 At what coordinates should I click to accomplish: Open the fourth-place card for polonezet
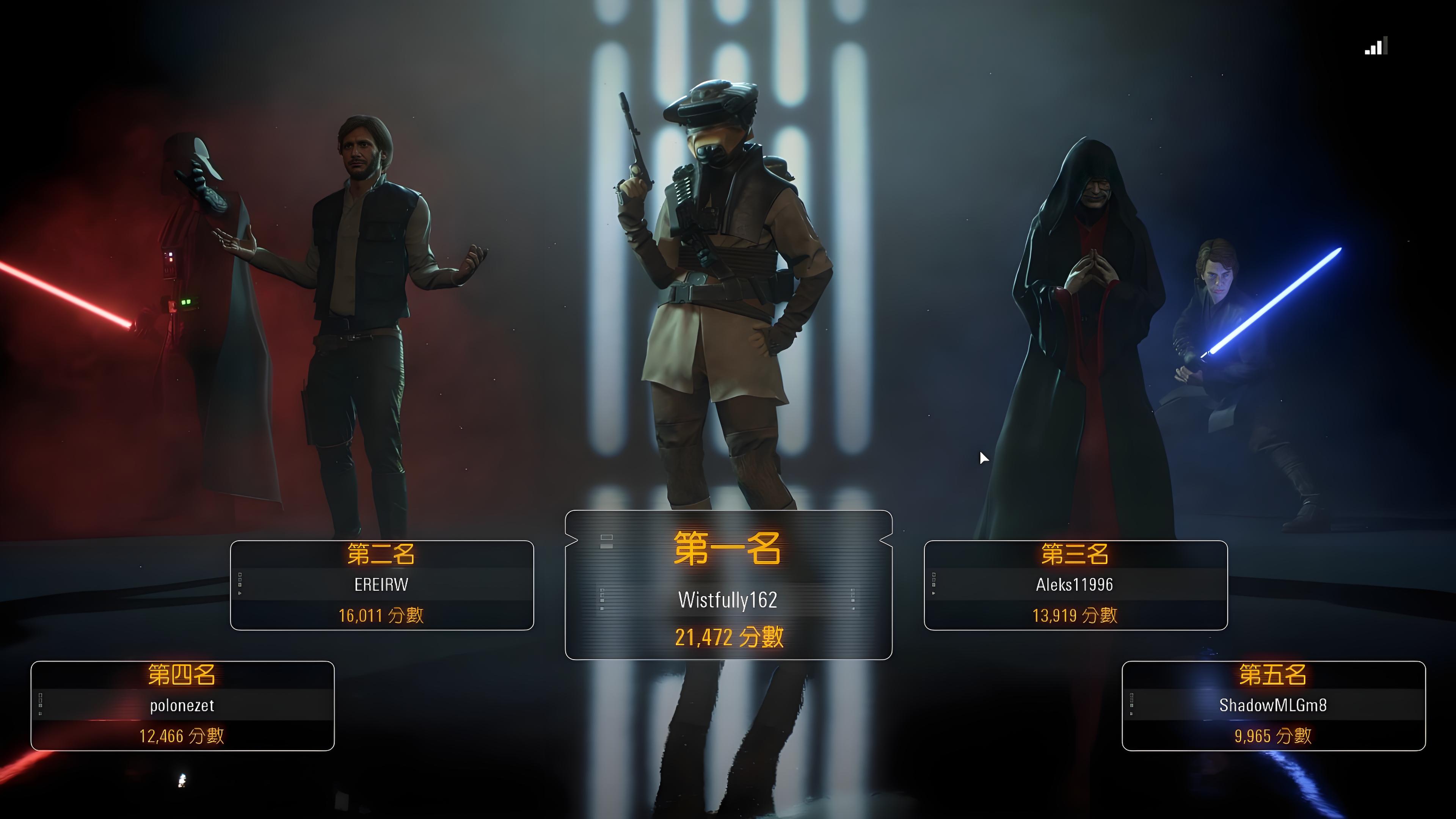pos(182,705)
